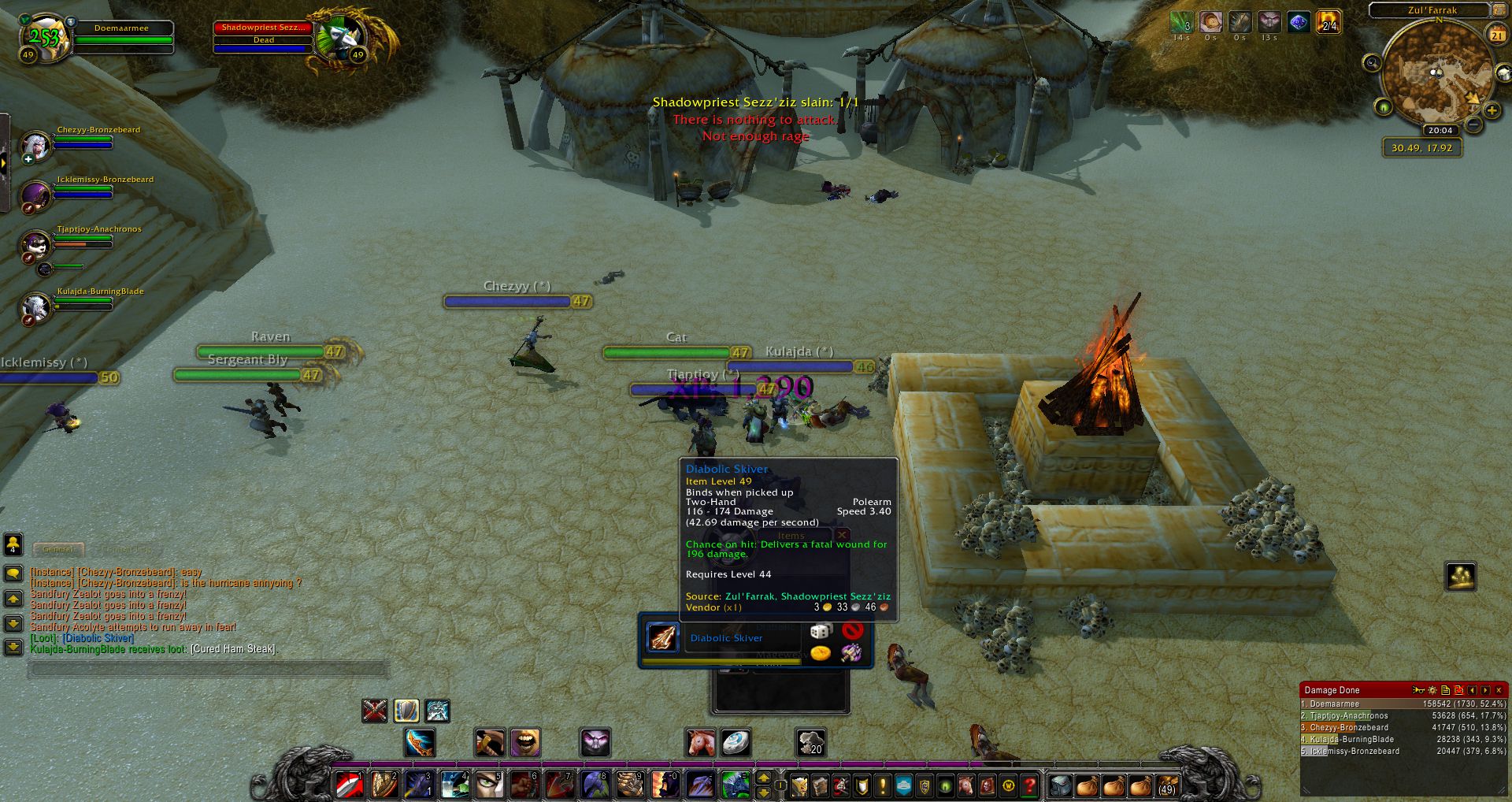This screenshot has height=802, width=1512.
Task: Open the red question mark help menu
Action: (1029, 785)
